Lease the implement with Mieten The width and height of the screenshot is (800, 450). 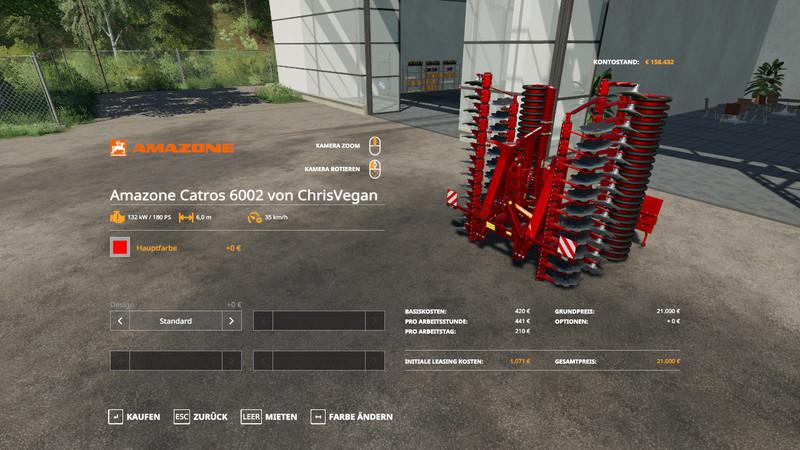(269, 416)
